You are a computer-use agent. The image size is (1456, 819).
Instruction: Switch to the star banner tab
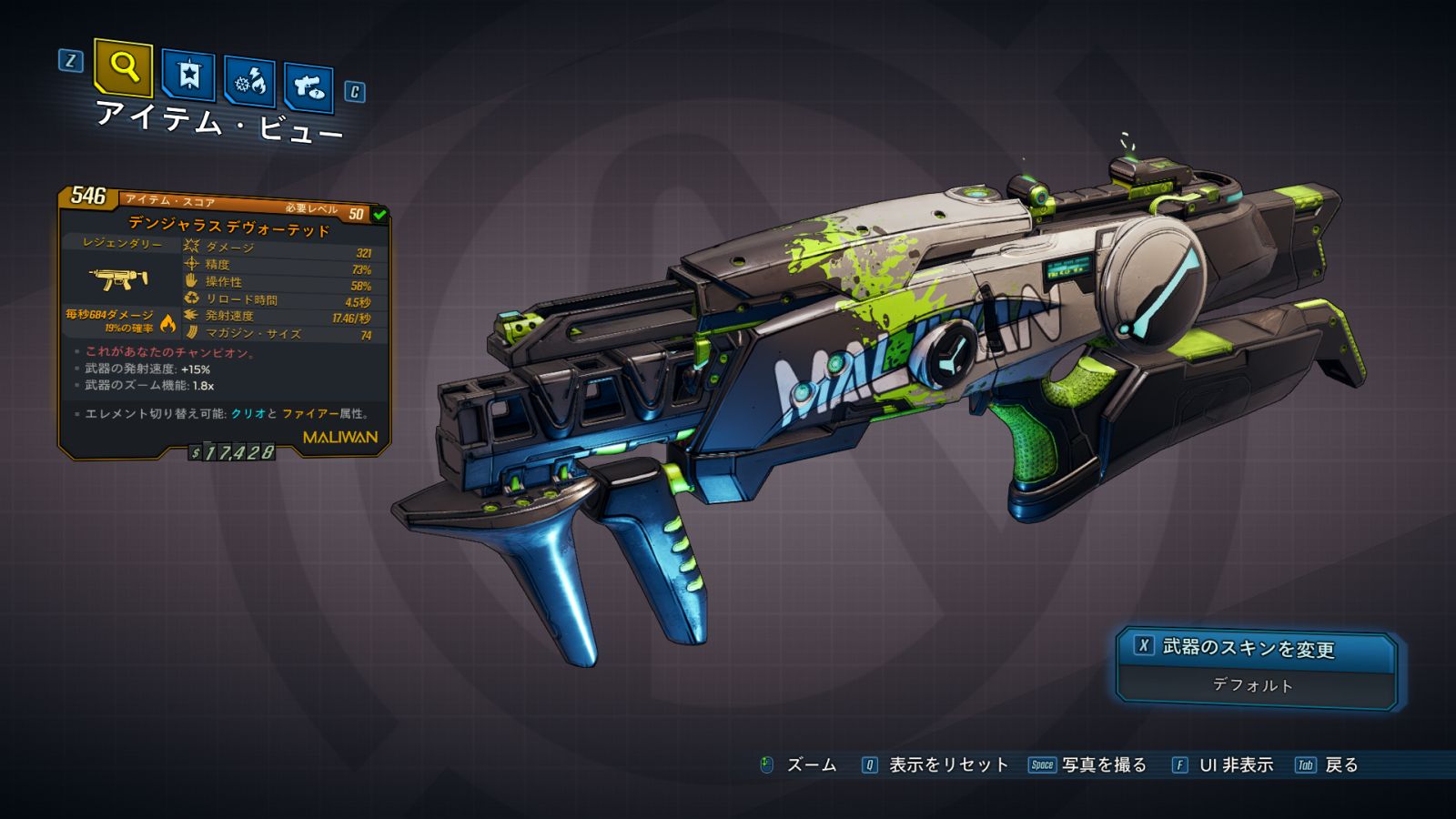click(x=188, y=75)
